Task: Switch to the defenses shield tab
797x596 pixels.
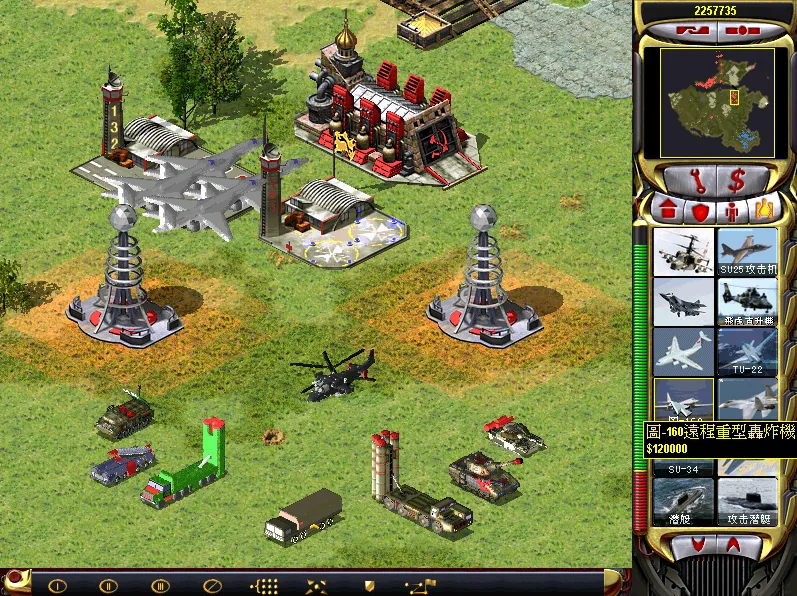Action: pyautogui.click(x=700, y=210)
